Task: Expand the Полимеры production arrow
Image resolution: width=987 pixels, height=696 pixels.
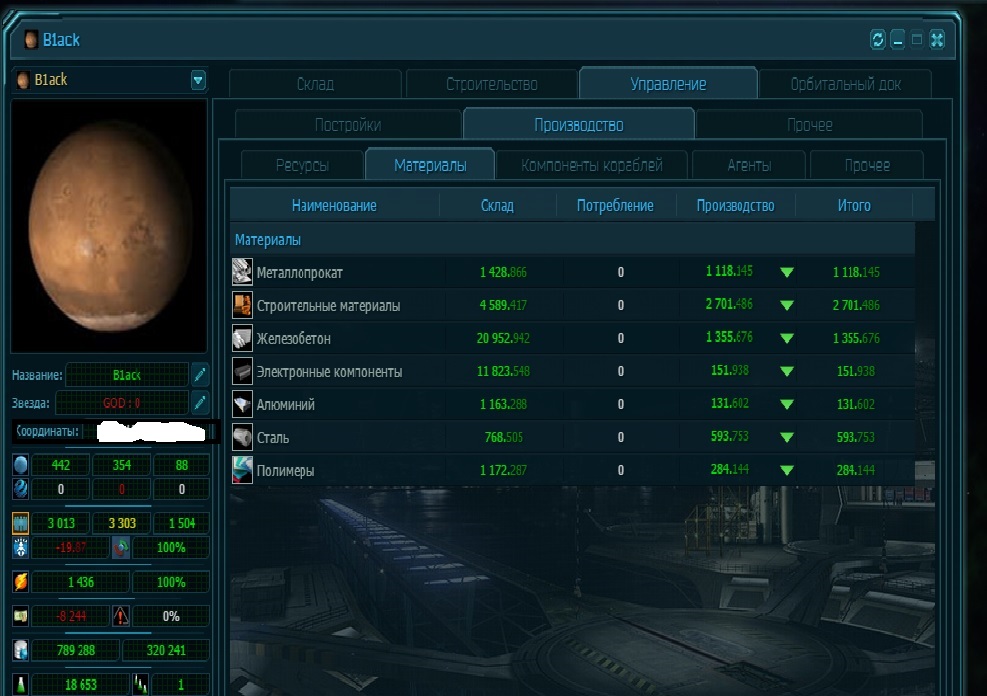Action: [x=787, y=470]
